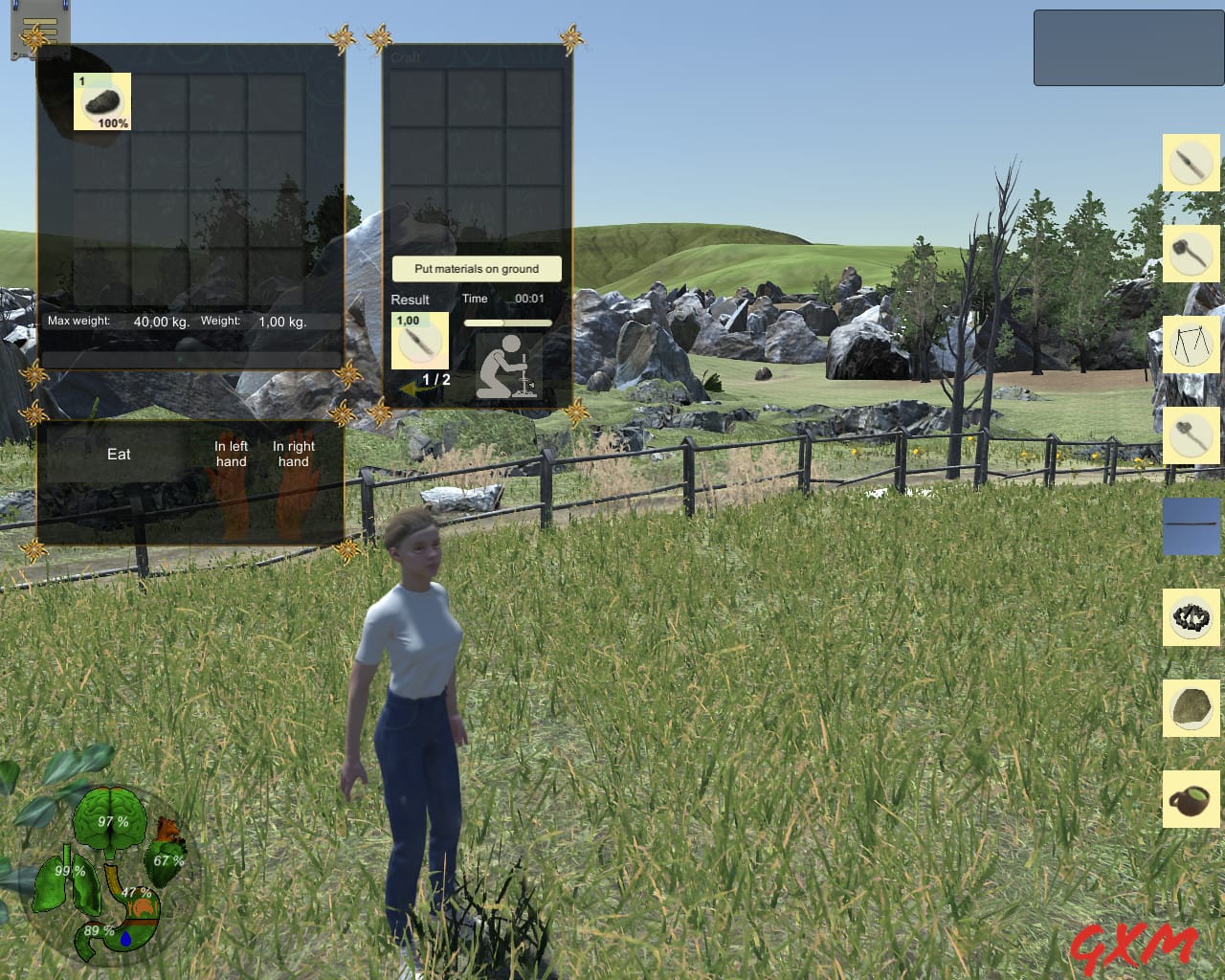Equip item in left hand

[231, 454]
